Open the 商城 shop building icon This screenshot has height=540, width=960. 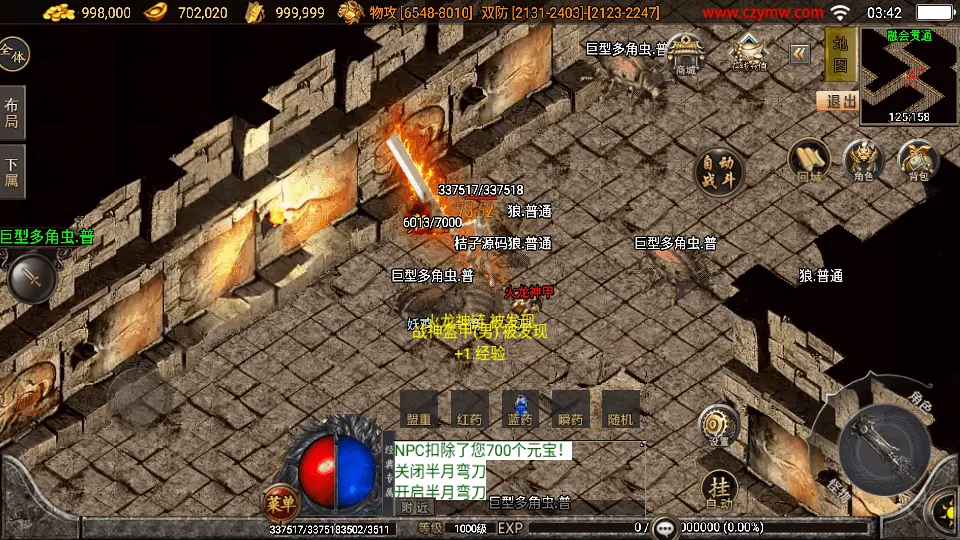pos(685,53)
